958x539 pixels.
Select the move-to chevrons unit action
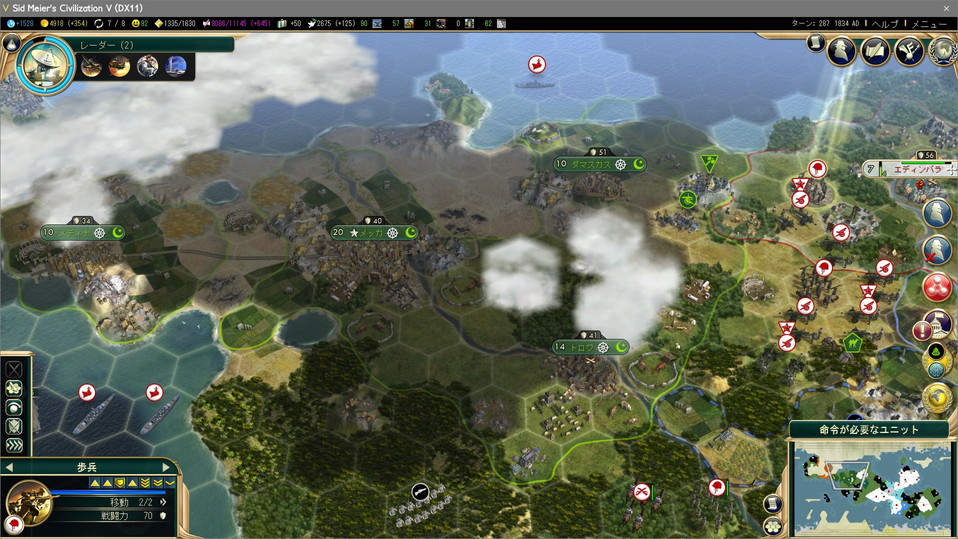click(x=14, y=445)
